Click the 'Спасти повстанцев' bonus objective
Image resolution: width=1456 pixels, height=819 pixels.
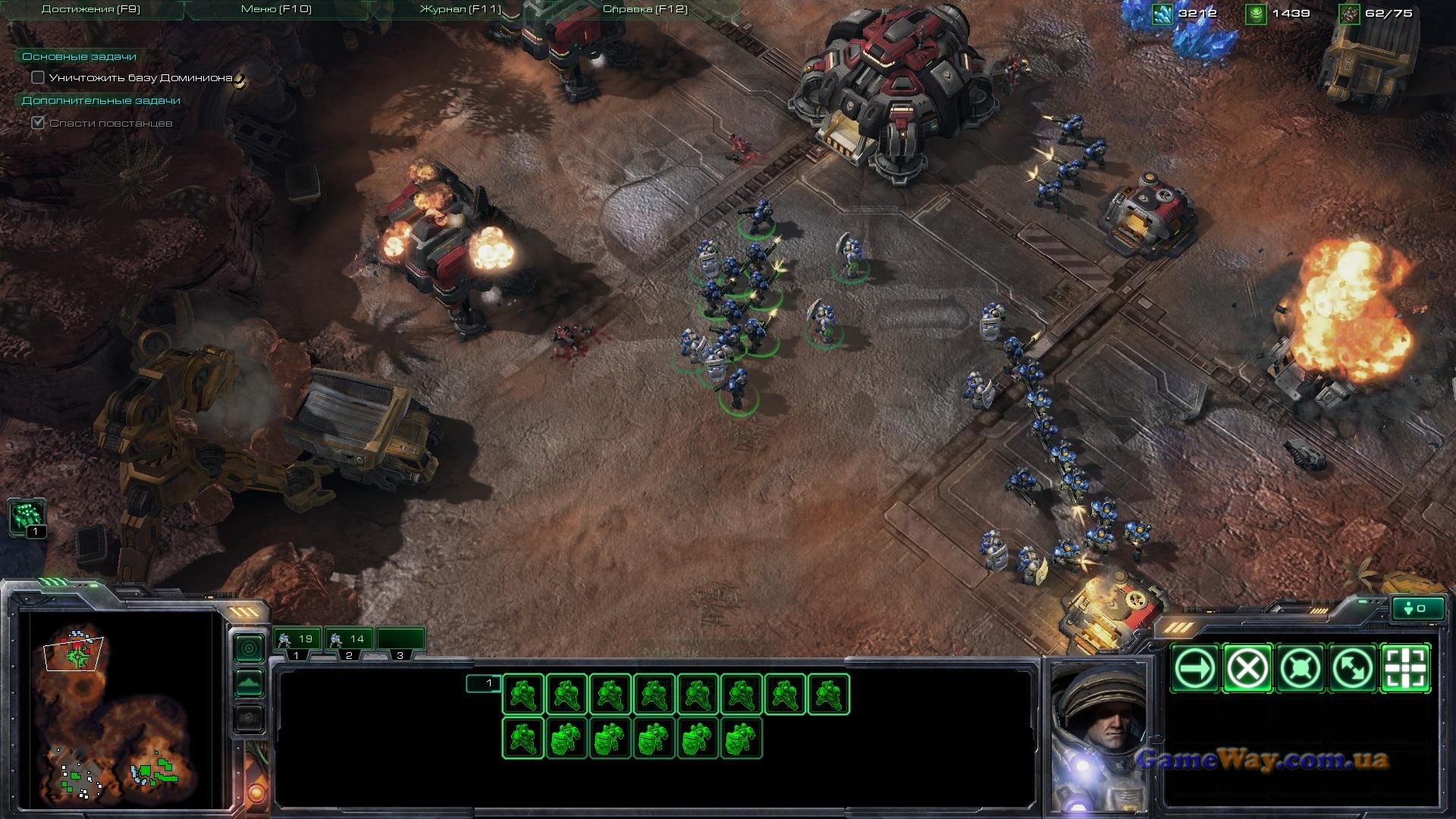click(x=111, y=123)
